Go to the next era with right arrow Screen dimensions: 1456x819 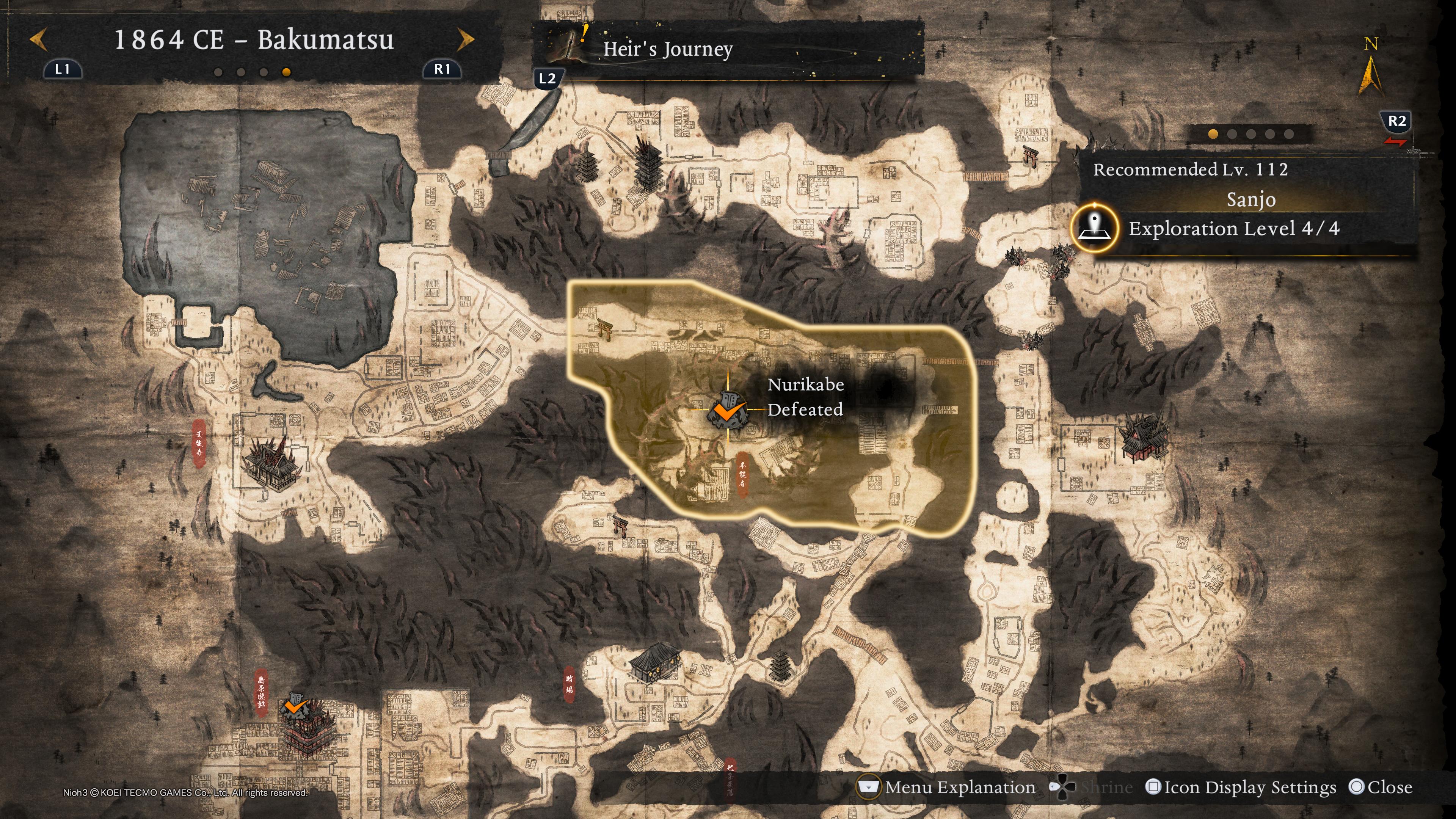[x=465, y=40]
